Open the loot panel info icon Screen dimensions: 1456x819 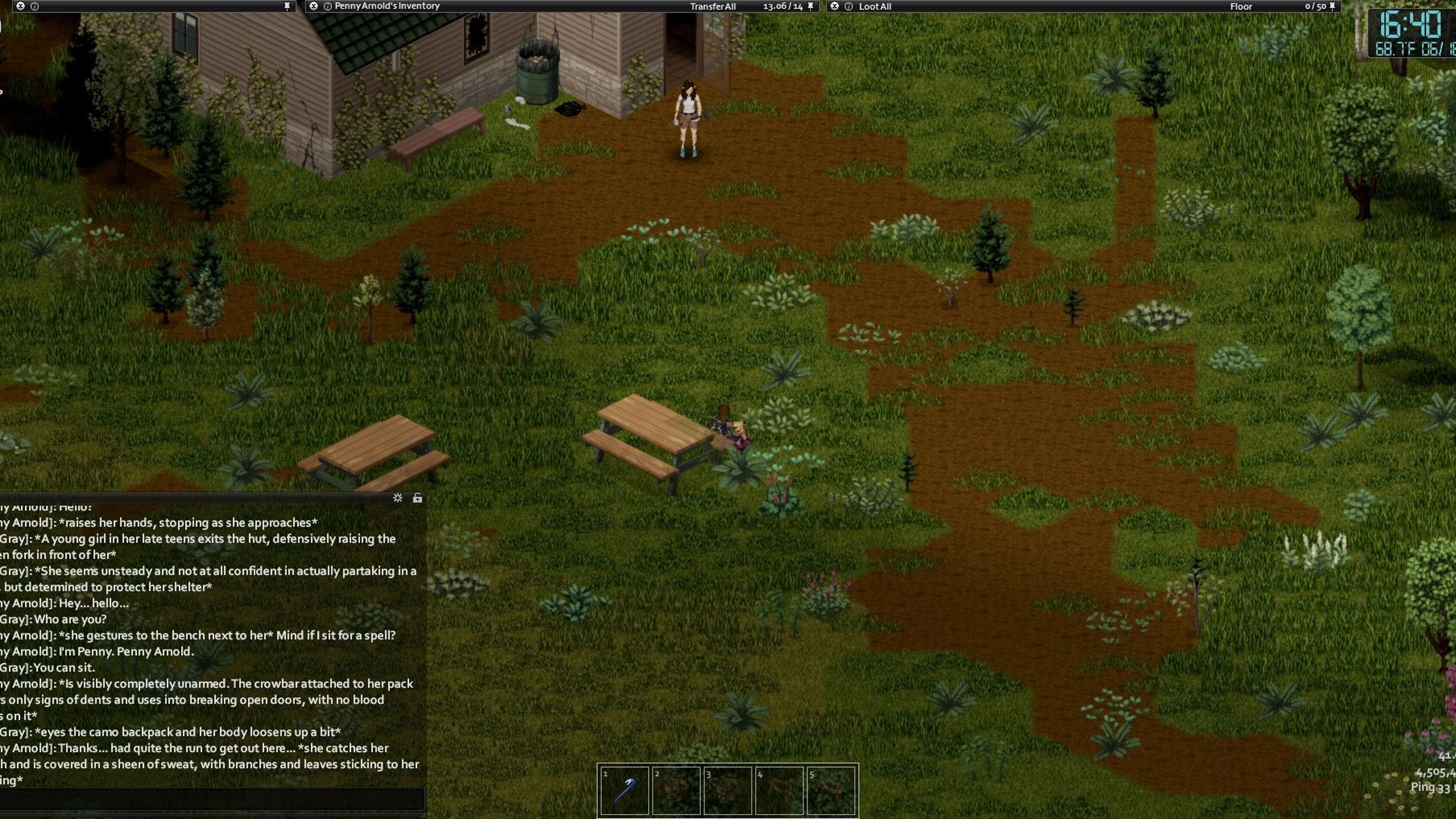(848, 7)
